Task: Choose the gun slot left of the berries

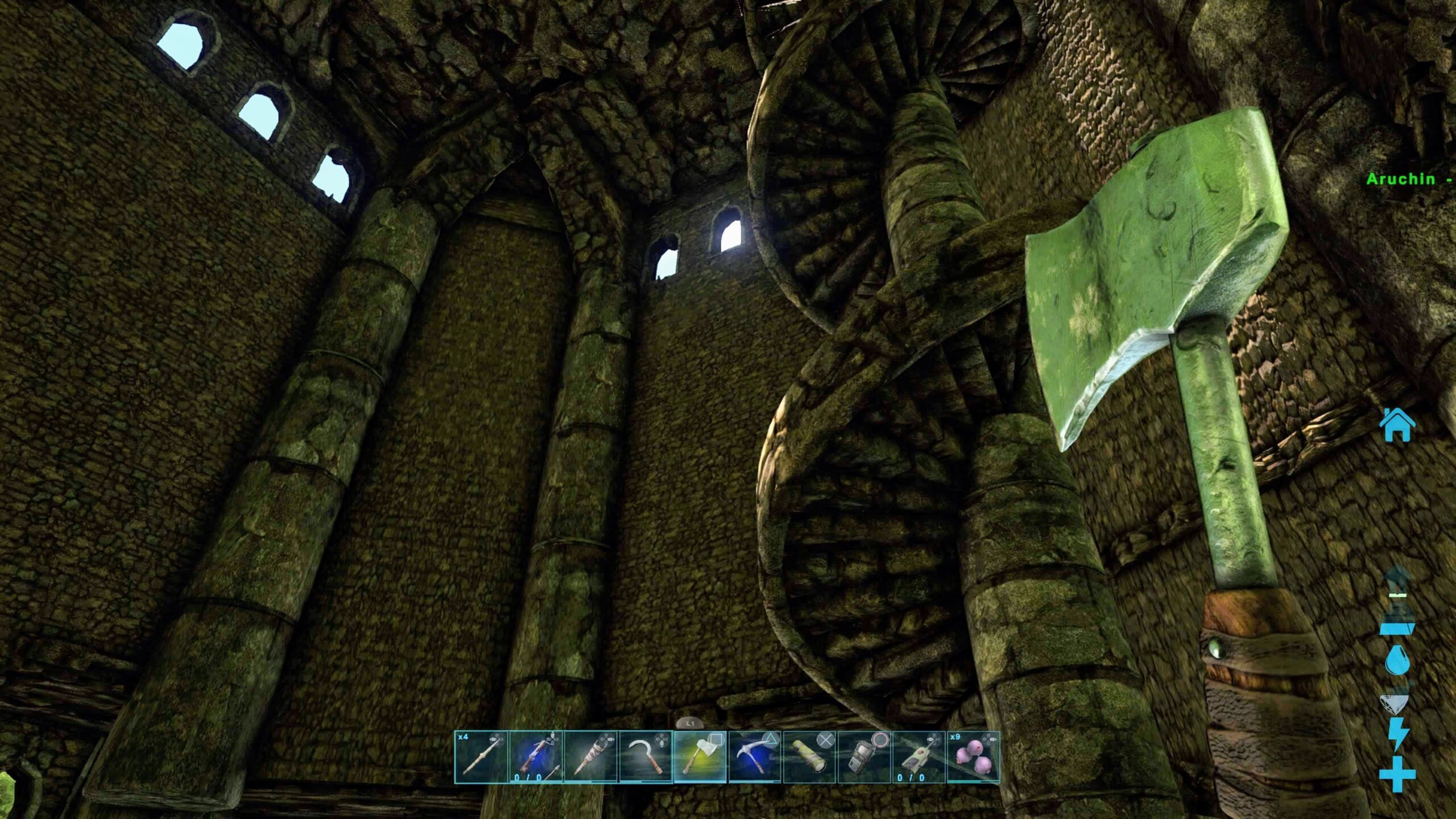Action: (919, 757)
